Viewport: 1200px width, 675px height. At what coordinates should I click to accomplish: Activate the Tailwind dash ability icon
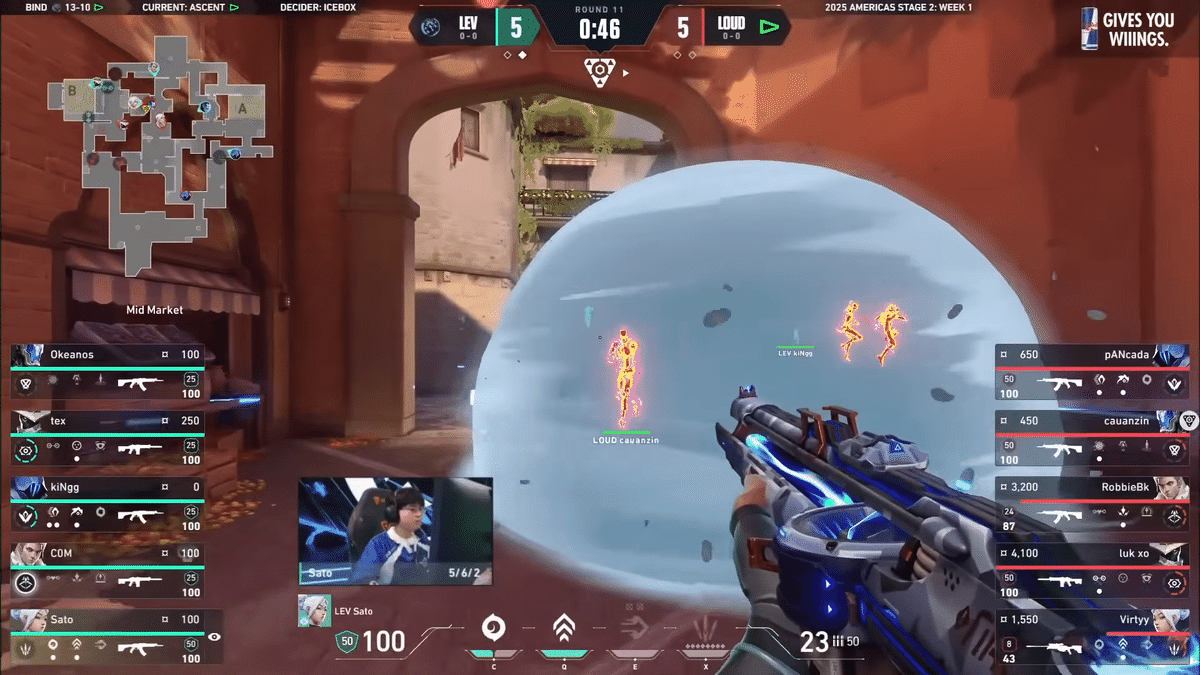[636, 629]
